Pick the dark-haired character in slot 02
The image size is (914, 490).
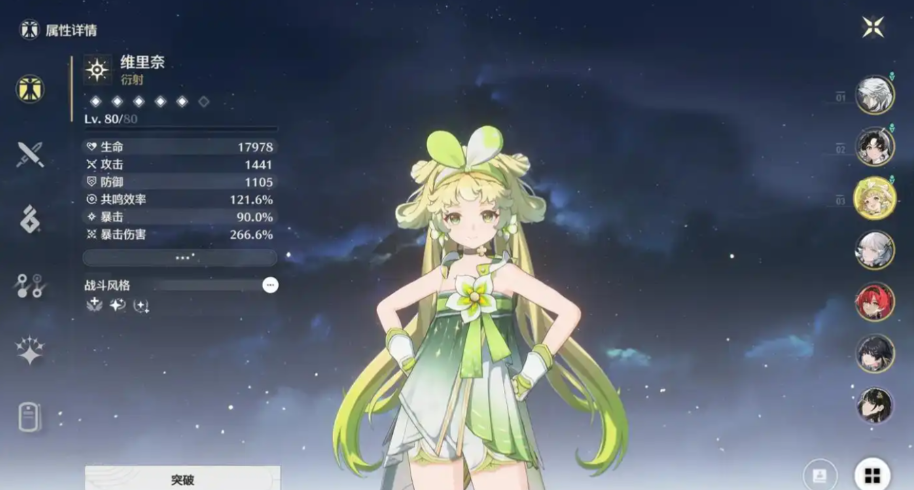[875, 146]
